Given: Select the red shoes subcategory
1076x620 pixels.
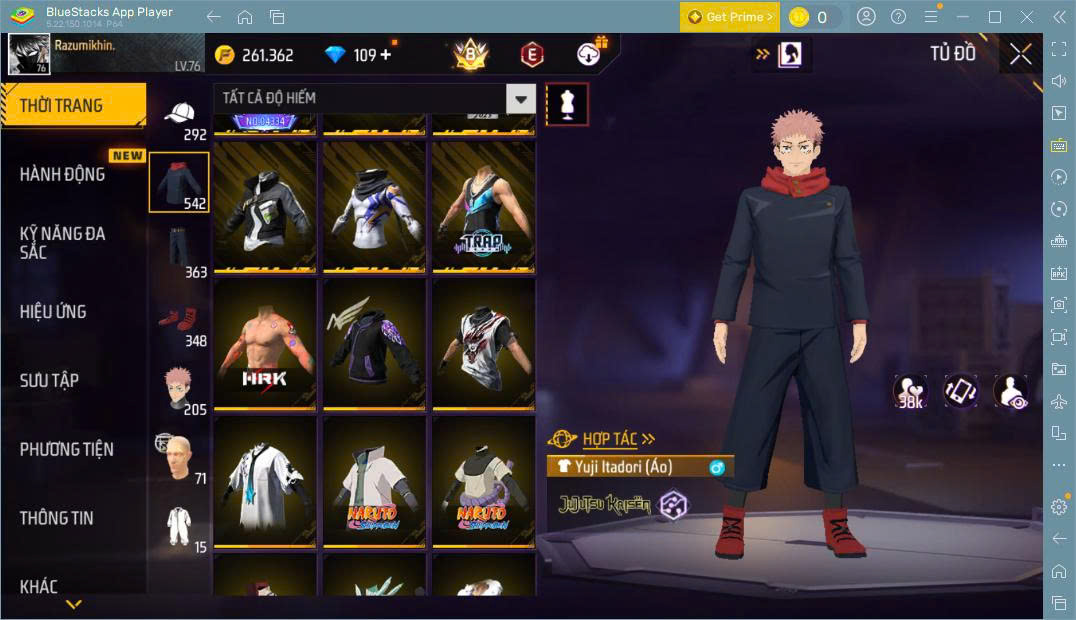Looking at the screenshot, I should [180, 323].
